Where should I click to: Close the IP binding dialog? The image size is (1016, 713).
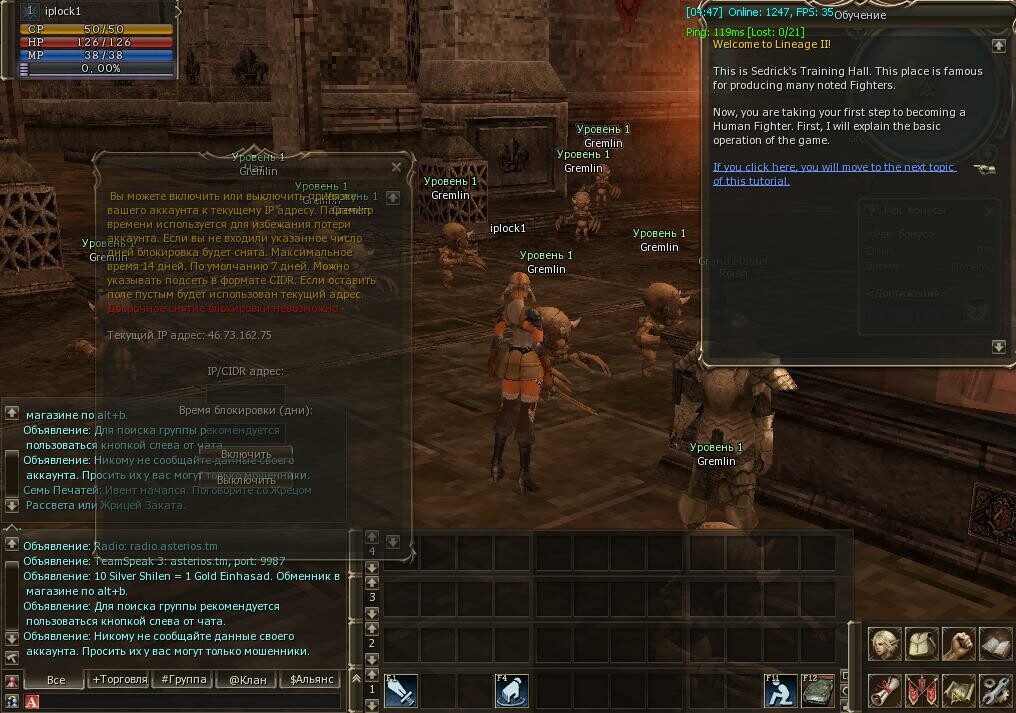396,167
